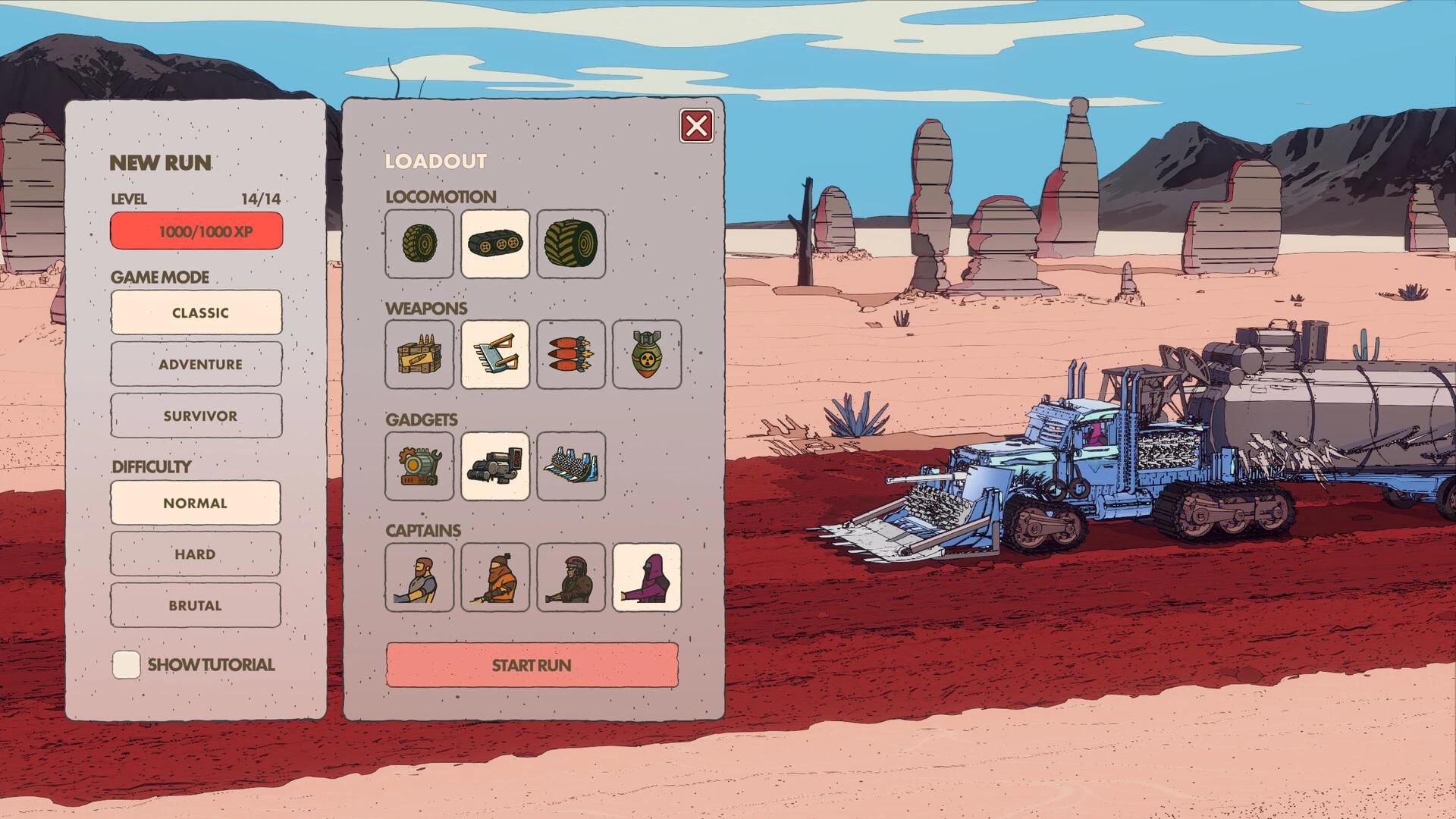
Task: Switch to Survivor game mode
Action: [196, 415]
